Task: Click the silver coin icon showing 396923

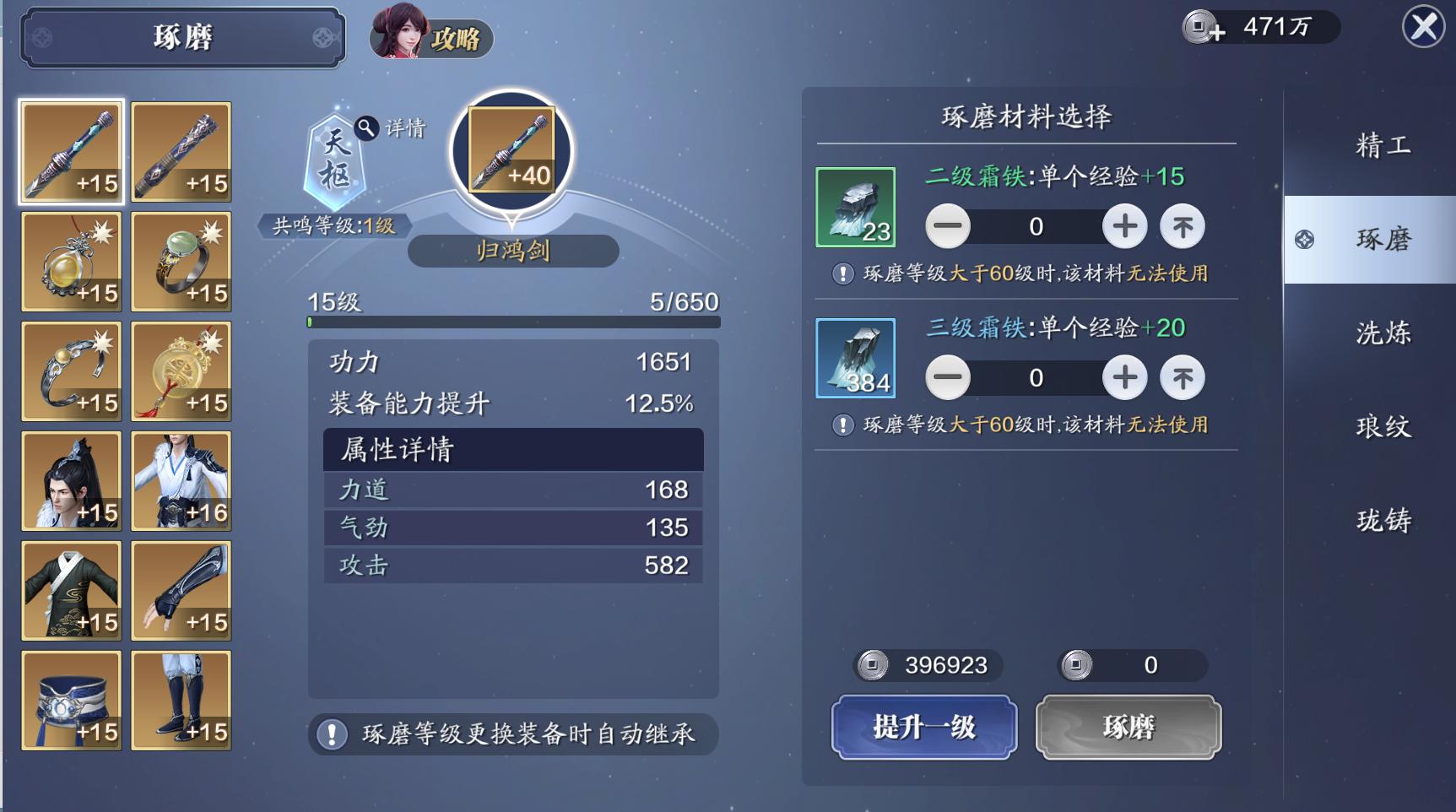Action: (869, 666)
